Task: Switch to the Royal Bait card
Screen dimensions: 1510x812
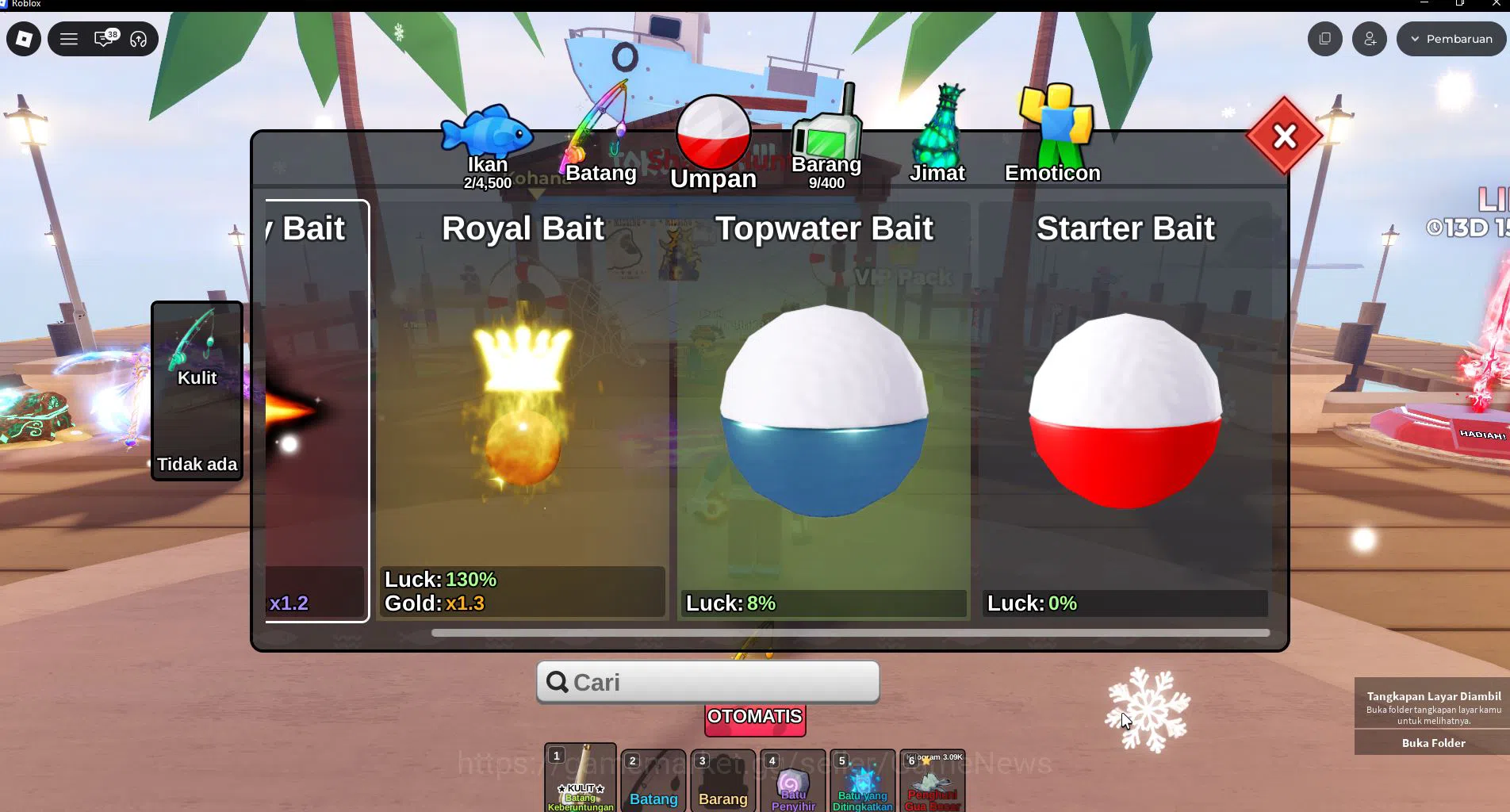Action: pyautogui.click(x=522, y=412)
